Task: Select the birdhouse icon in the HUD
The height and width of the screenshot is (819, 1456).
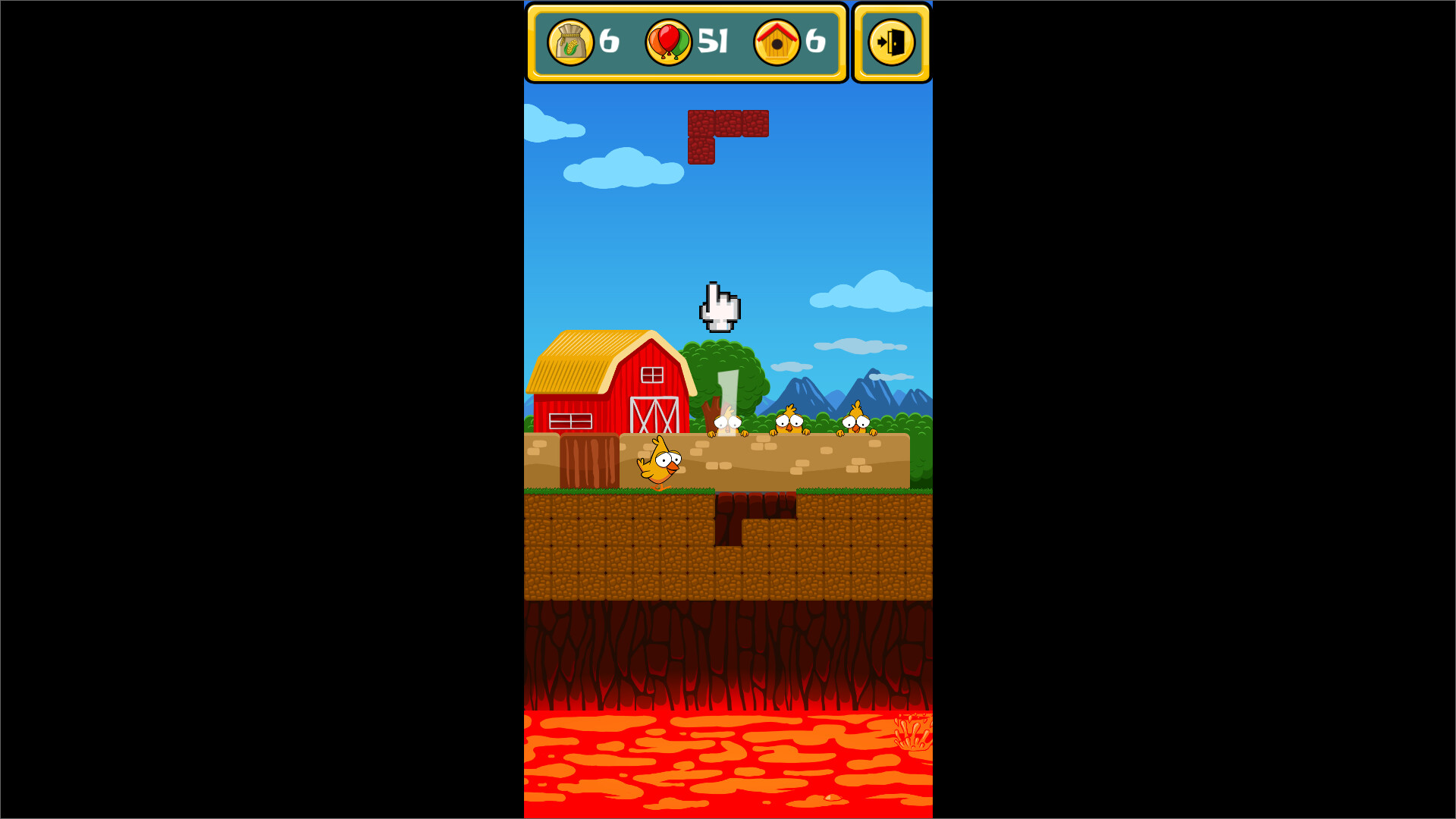Action: [x=777, y=43]
